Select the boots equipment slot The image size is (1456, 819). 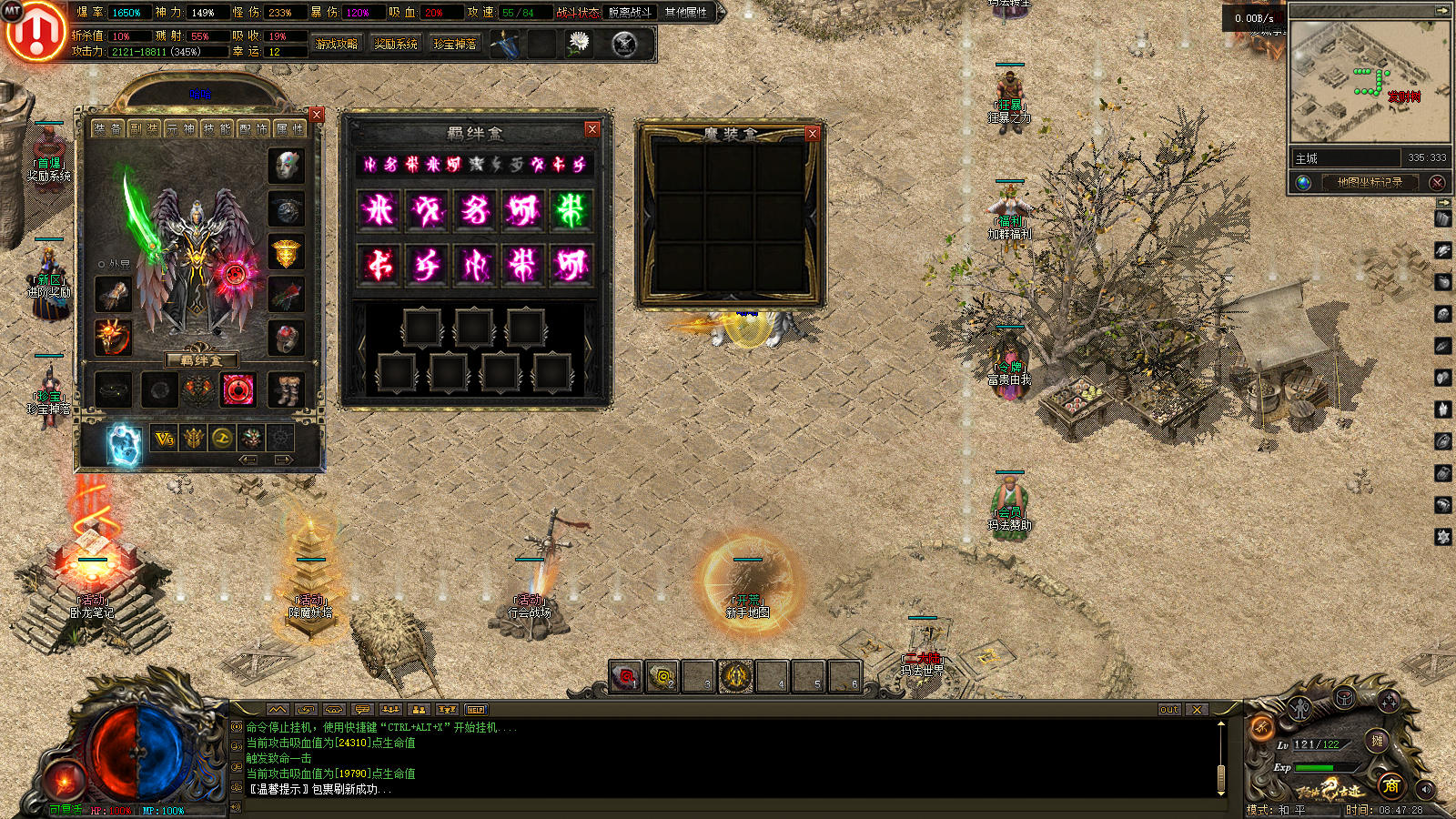[x=288, y=390]
